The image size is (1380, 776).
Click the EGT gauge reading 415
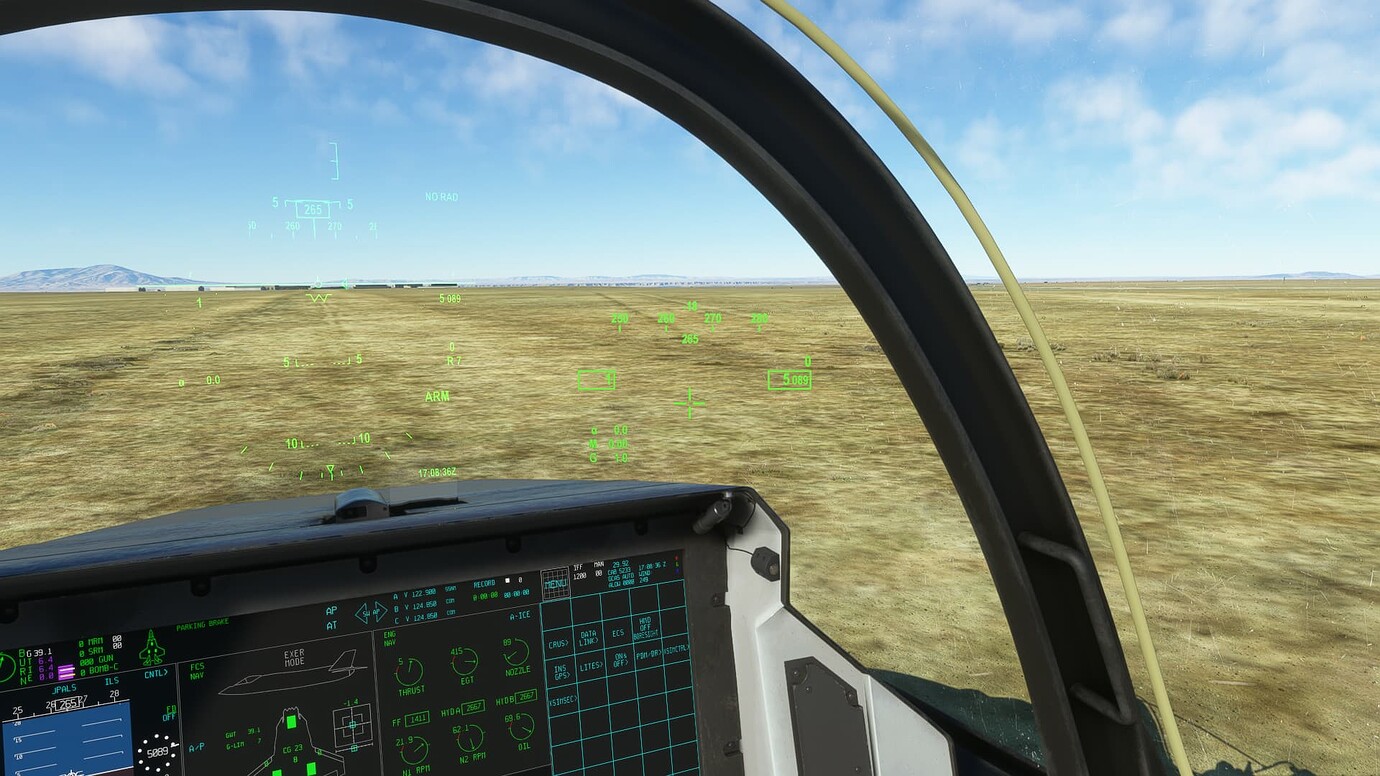(466, 663)
